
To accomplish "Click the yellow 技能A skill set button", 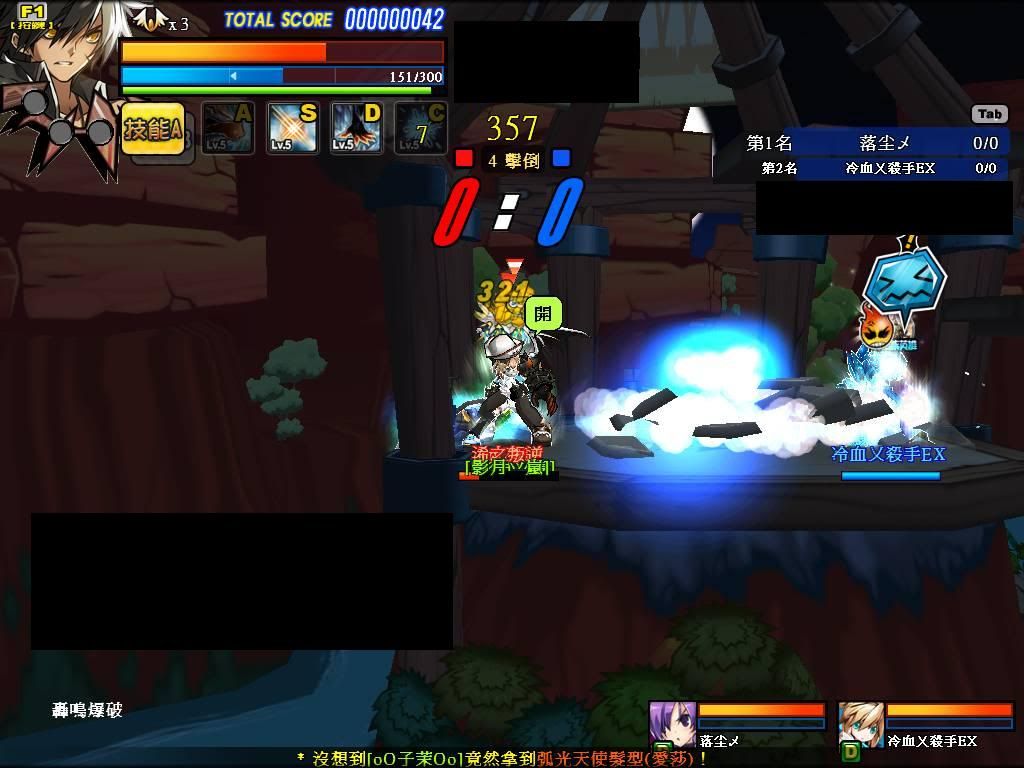I will (x=153, y=128).
